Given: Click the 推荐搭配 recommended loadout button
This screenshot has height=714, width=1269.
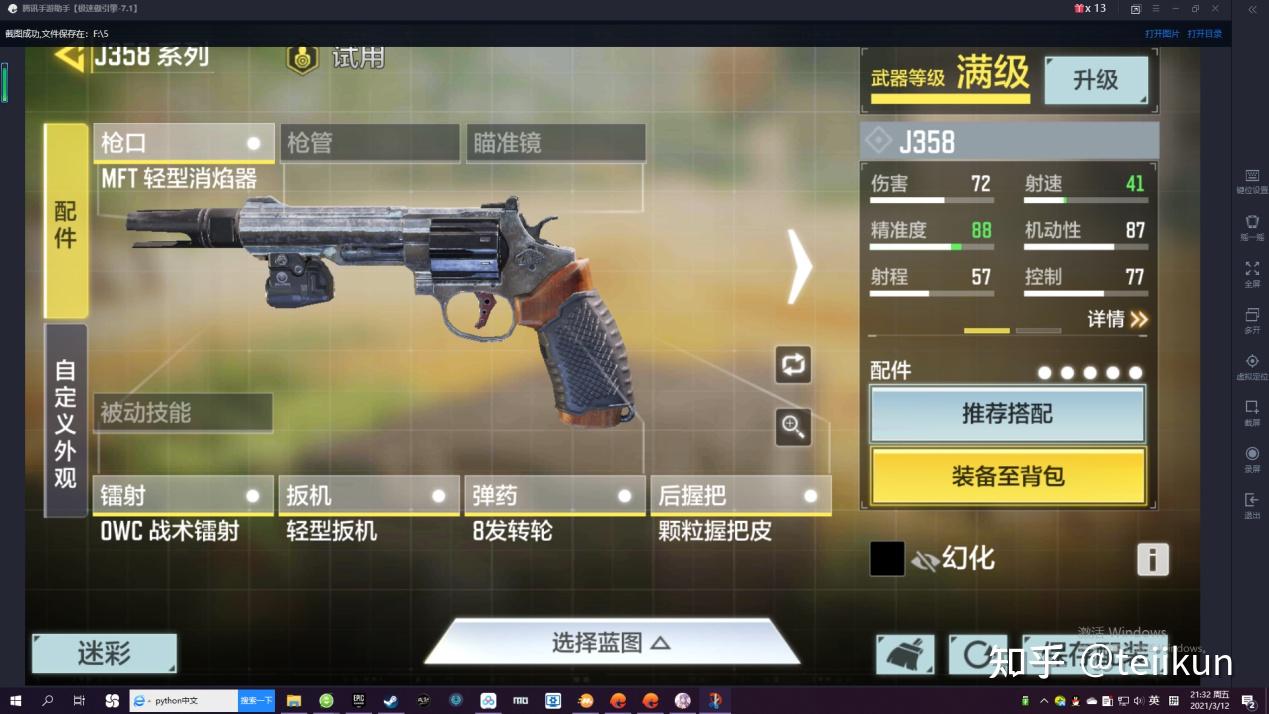Looking at the screenshot, I should (1007, 414).
